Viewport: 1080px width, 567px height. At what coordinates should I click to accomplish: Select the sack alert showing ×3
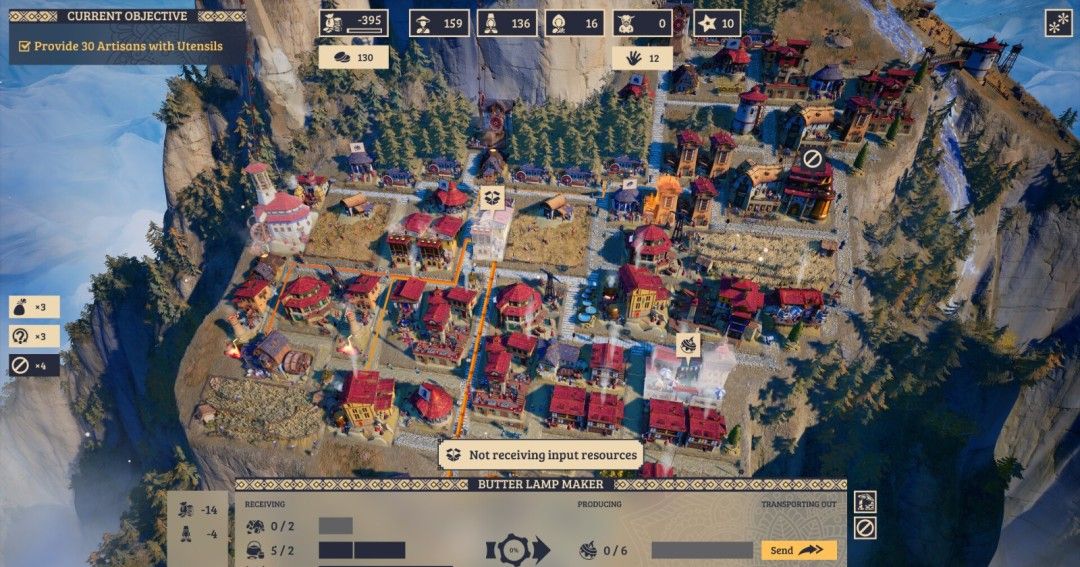pos(34,308)
